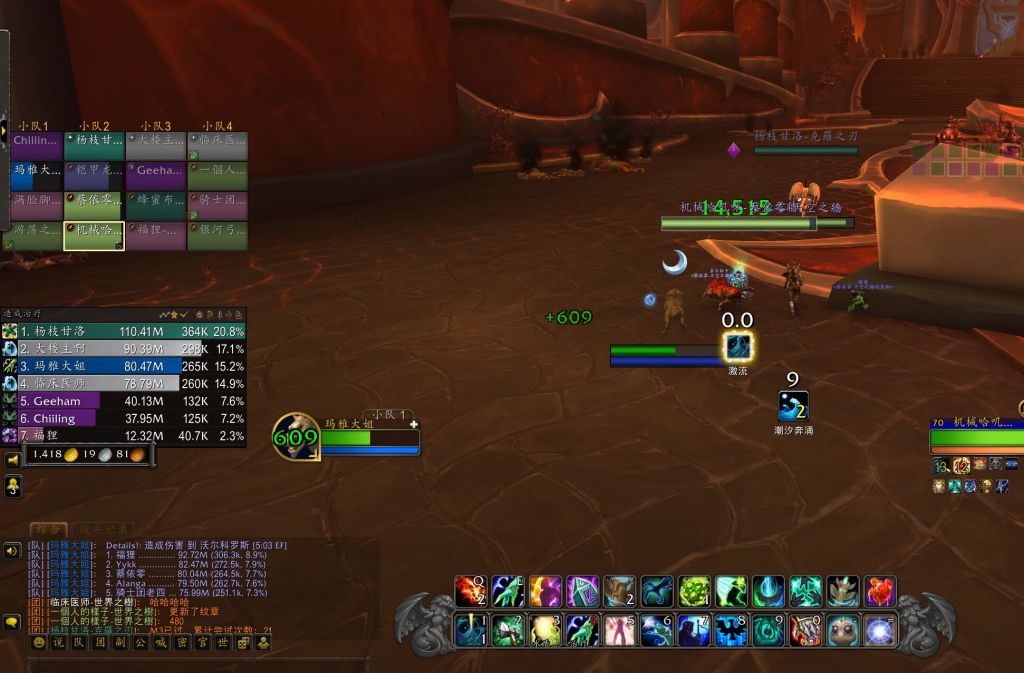Use the owl-face item on the action bar
This screenshot has height=673, width=1024.
pos(842,630)
